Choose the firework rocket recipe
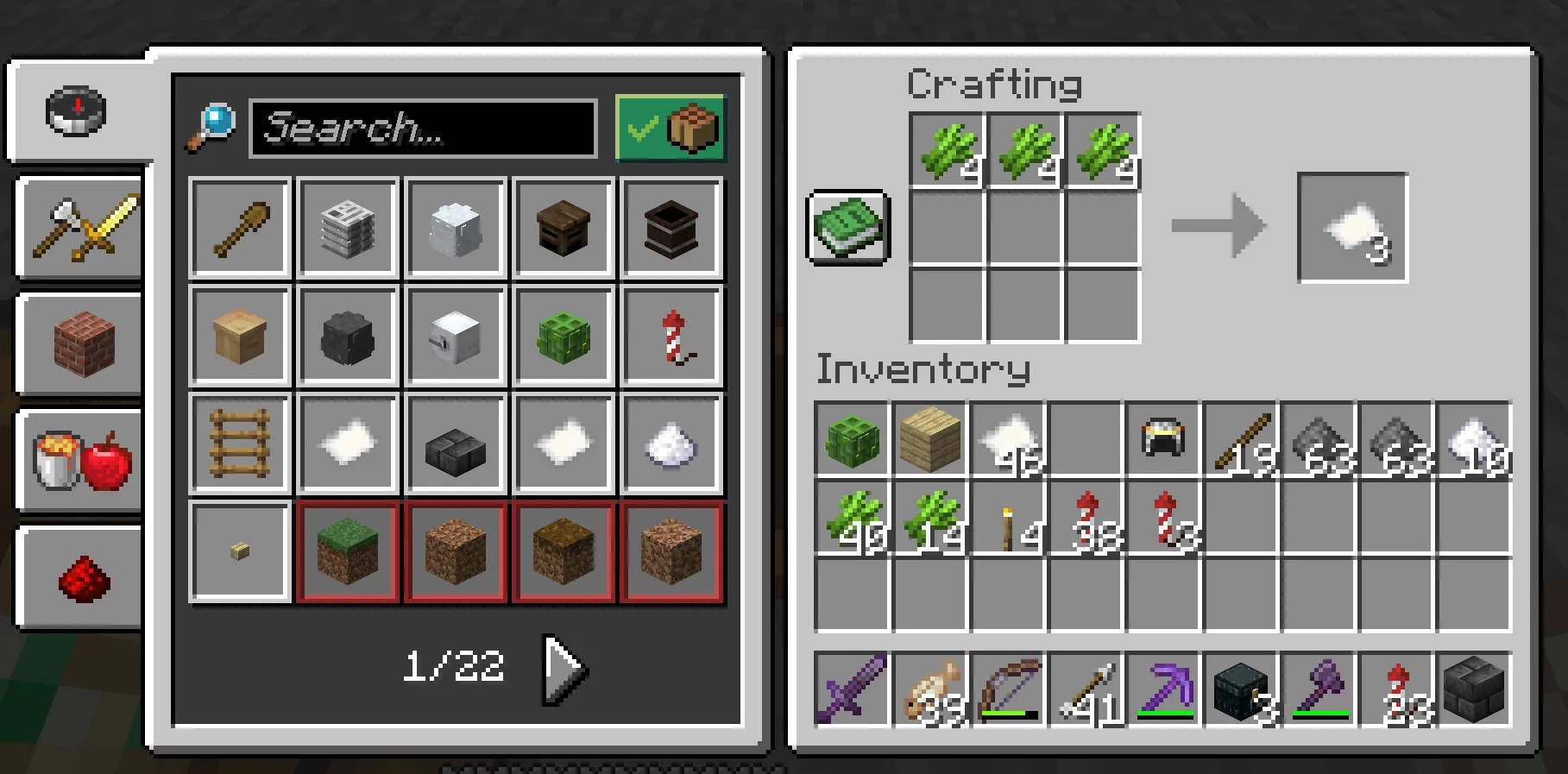The image size is (1568, 774). point(671,336)
